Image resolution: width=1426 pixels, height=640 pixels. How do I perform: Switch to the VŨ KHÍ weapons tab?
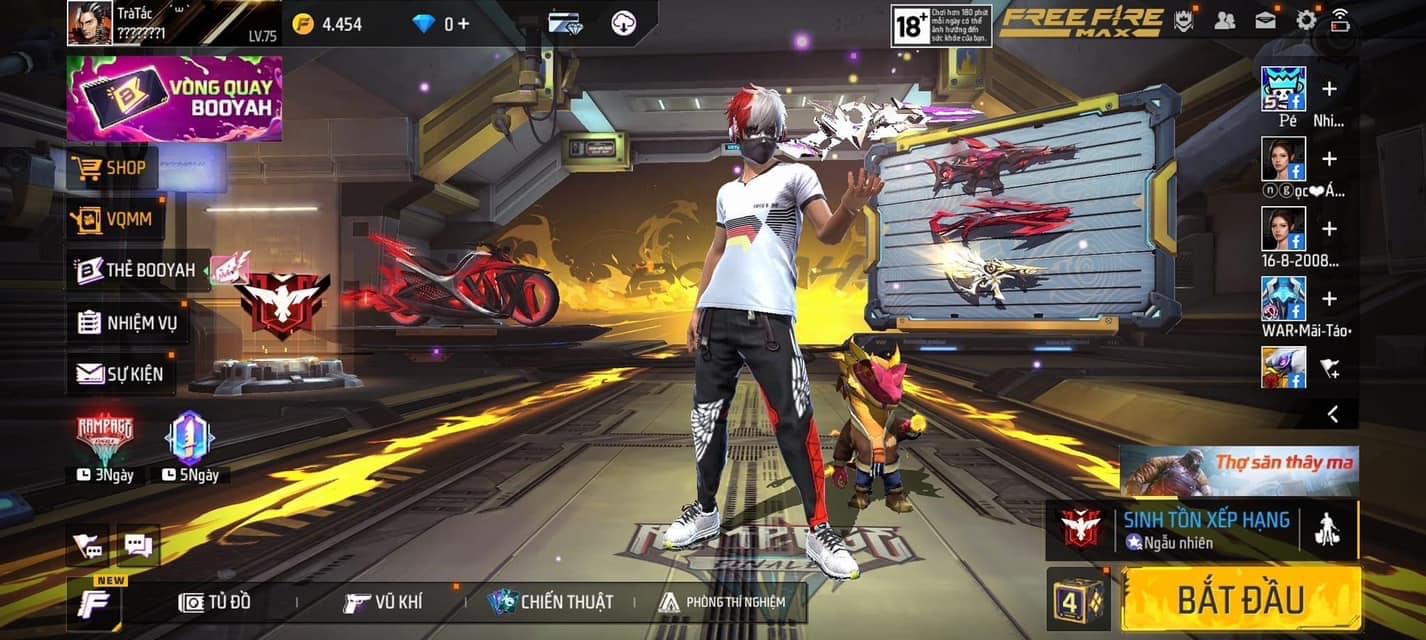[x=383, y=602]
